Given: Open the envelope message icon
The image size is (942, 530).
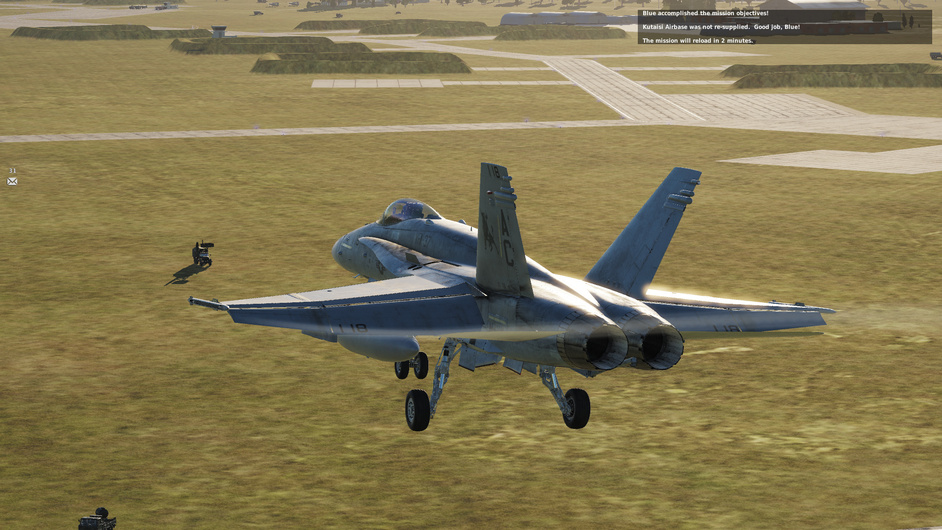Looking at the screenshot, I should point(12,181).
